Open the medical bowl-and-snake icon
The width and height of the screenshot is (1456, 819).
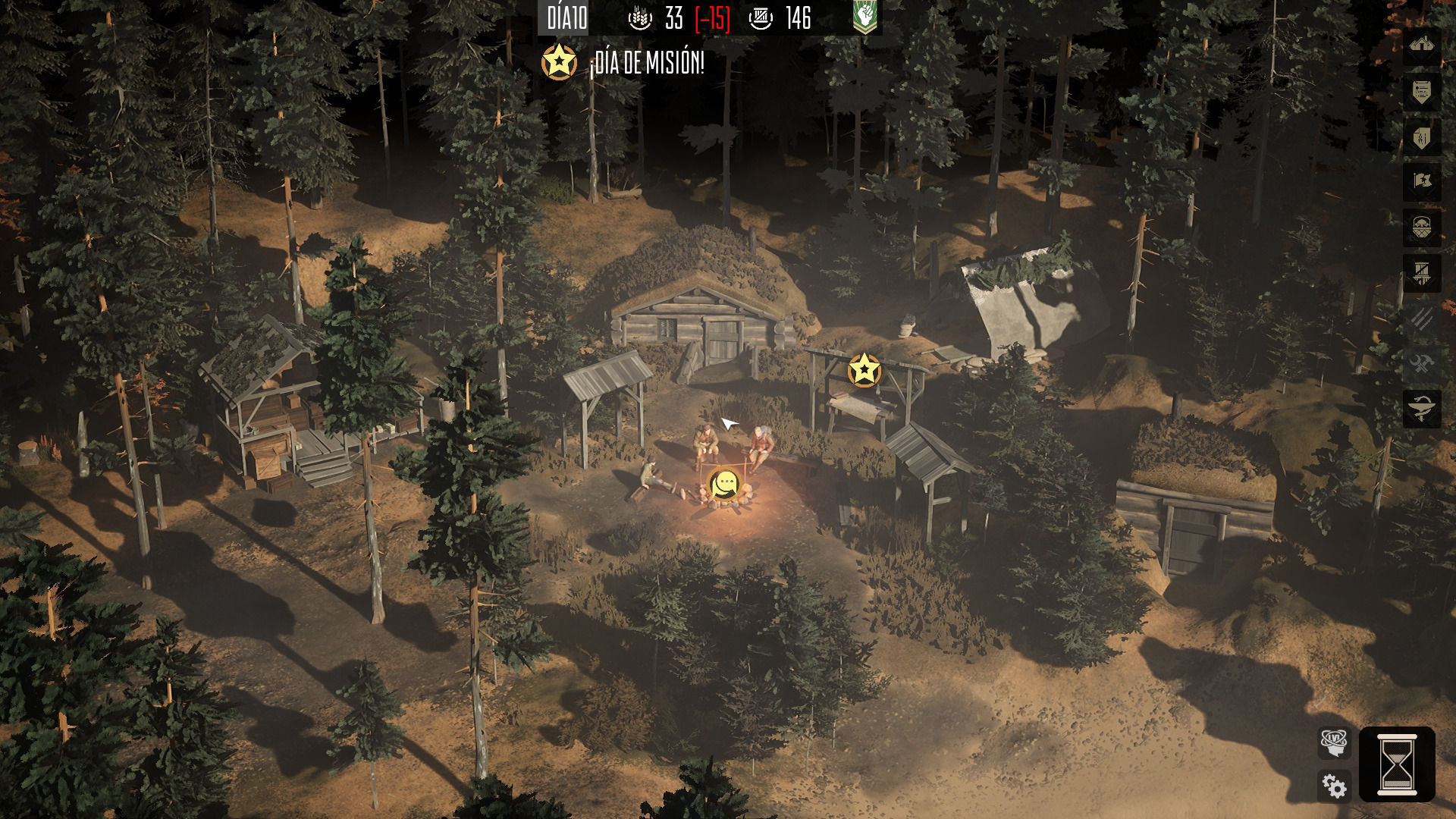[1421, 409]
